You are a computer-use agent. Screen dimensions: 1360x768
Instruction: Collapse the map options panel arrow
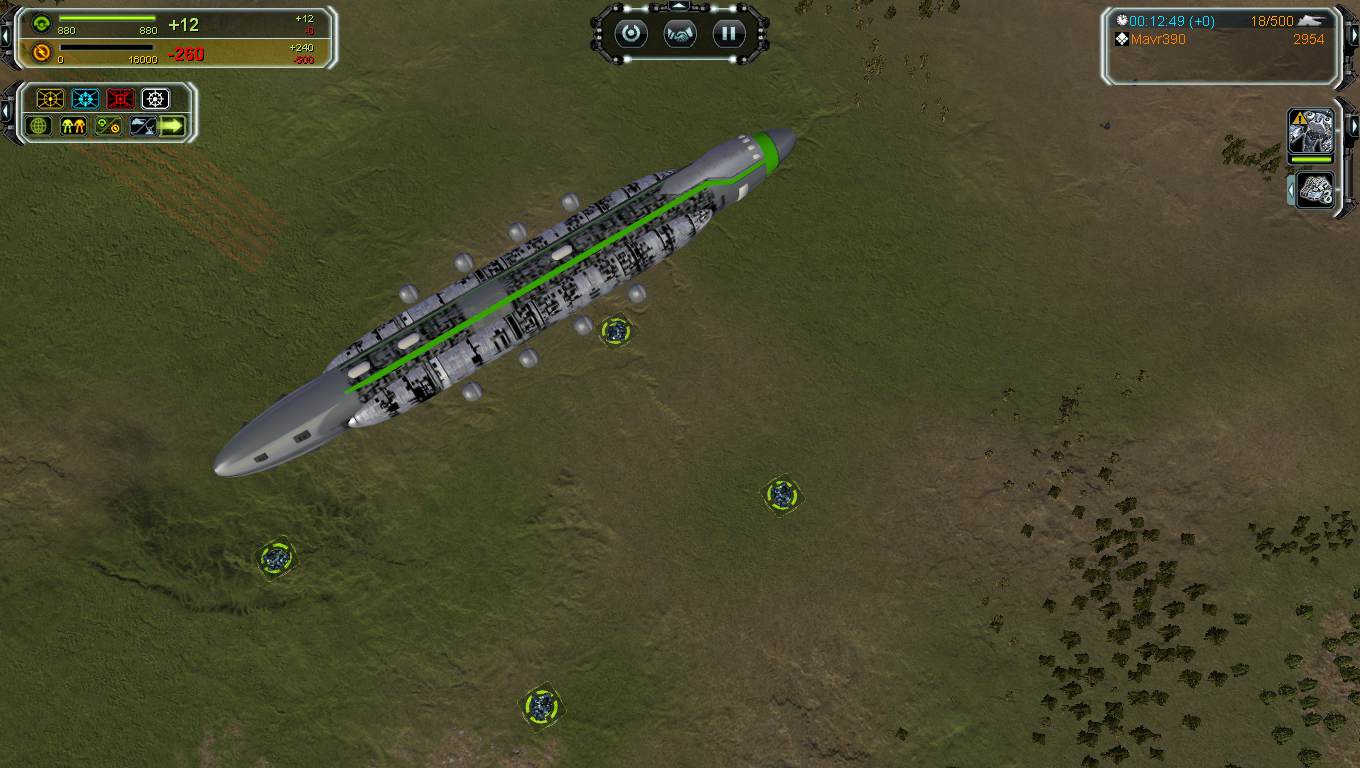point(5,112)
